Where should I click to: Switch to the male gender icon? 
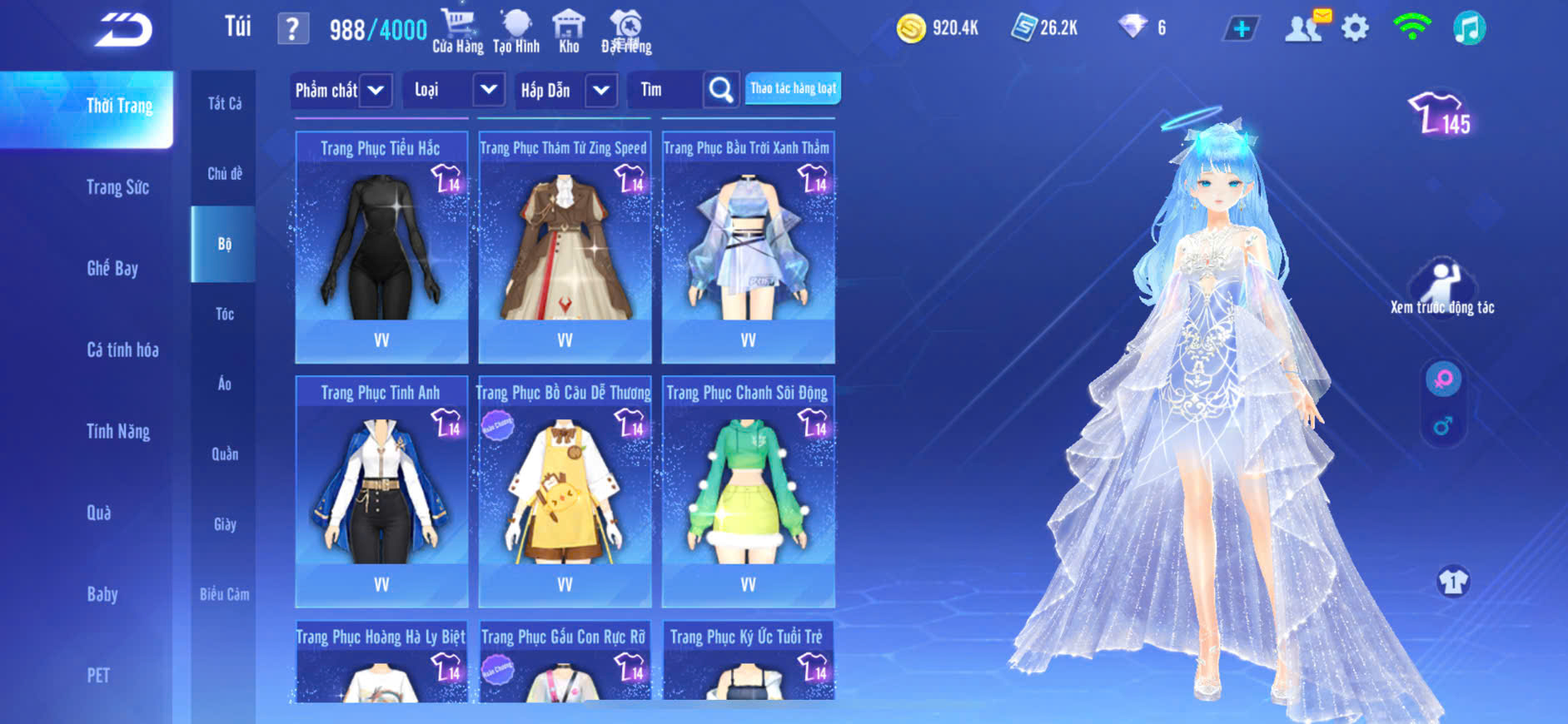click(x=1443, y=426)
